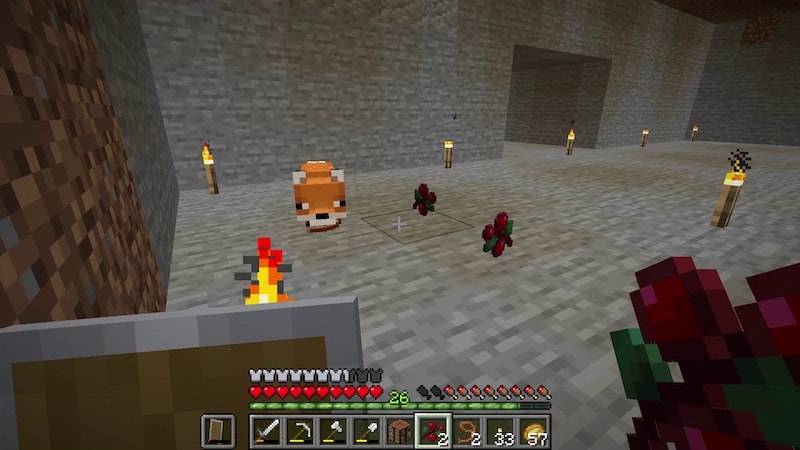Select the lead hotbar slot
The height and width of the screenshot is (450, 800).
pyautogui.click(x=466, y=431)
